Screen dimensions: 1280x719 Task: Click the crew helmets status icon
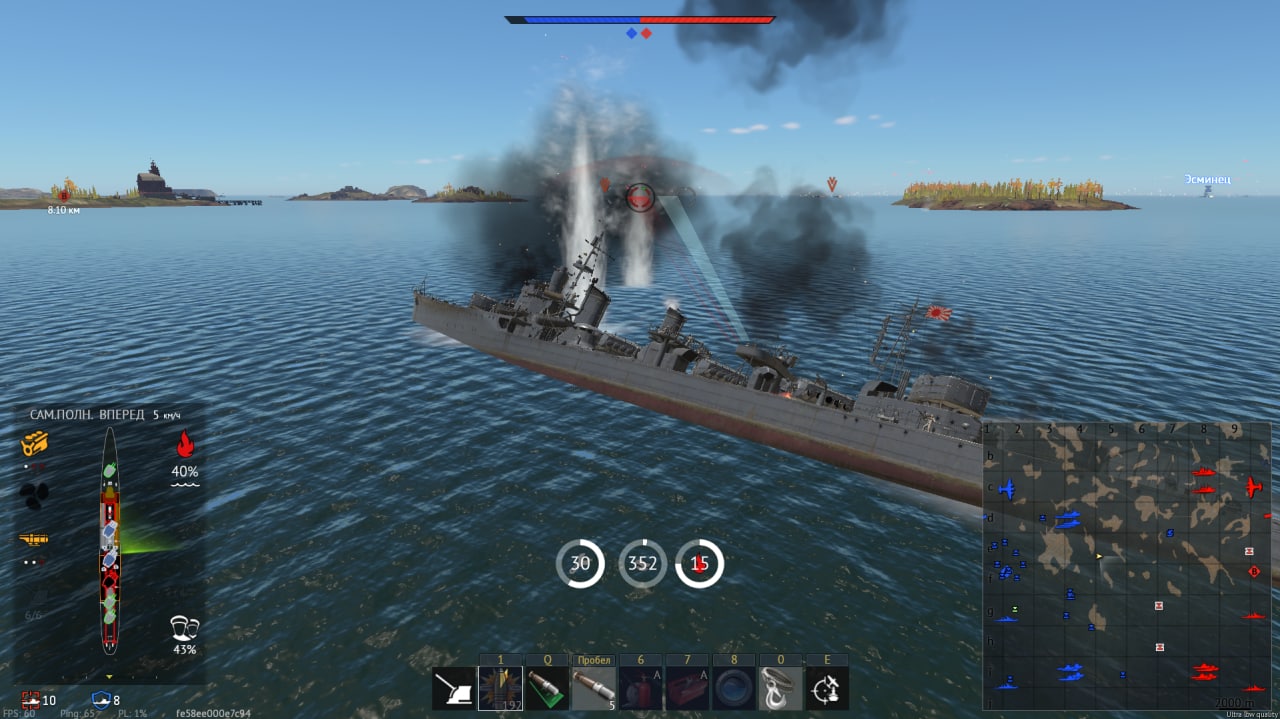click(185, 628)
